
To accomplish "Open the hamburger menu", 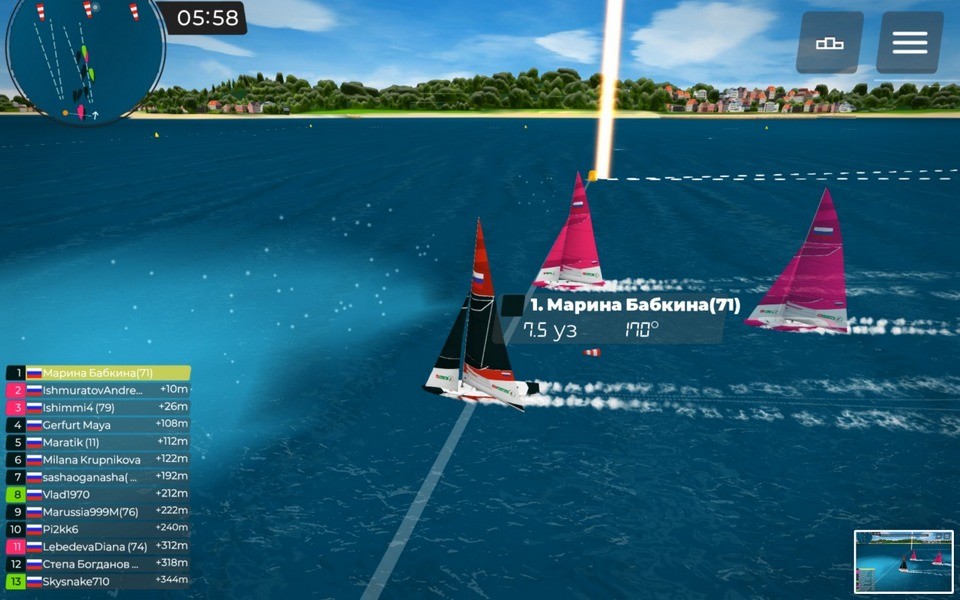I will (909, 43).
